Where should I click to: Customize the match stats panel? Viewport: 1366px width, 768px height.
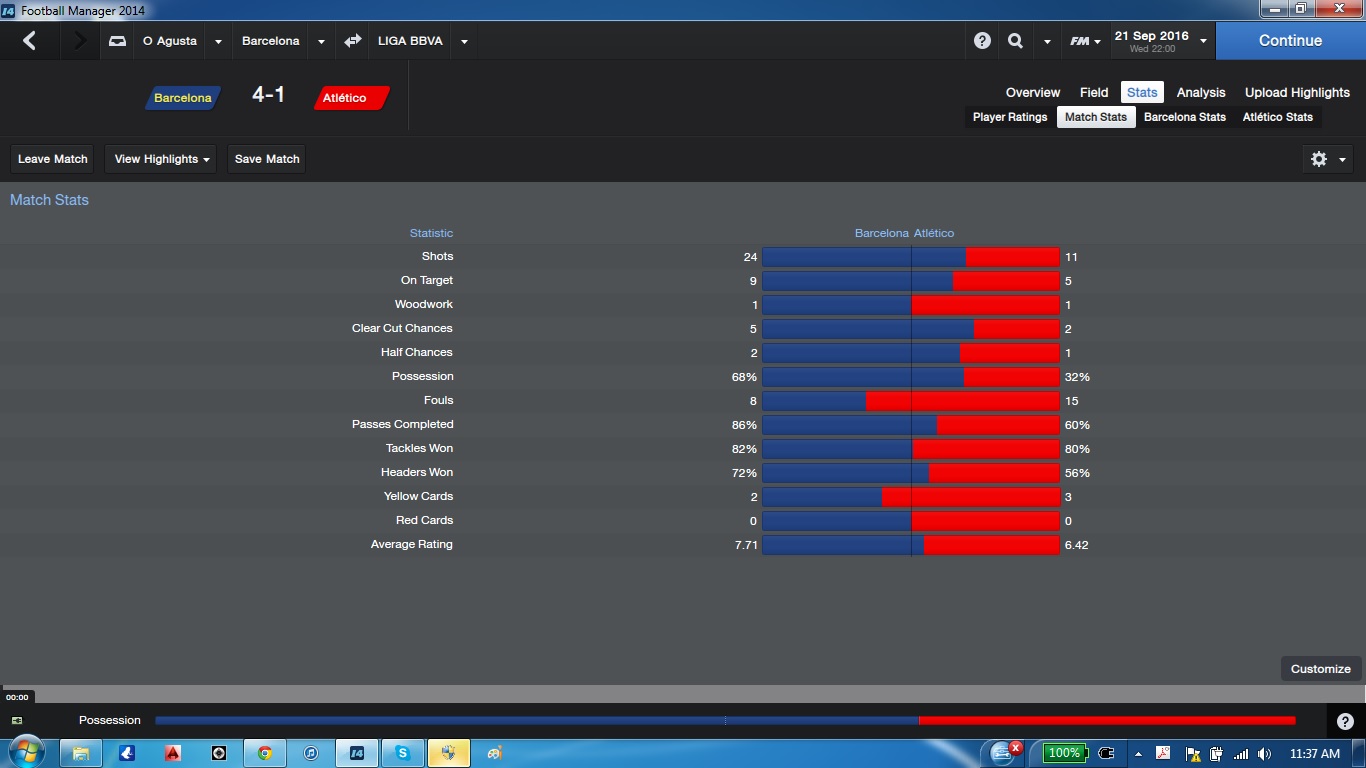pos(1320,669)
